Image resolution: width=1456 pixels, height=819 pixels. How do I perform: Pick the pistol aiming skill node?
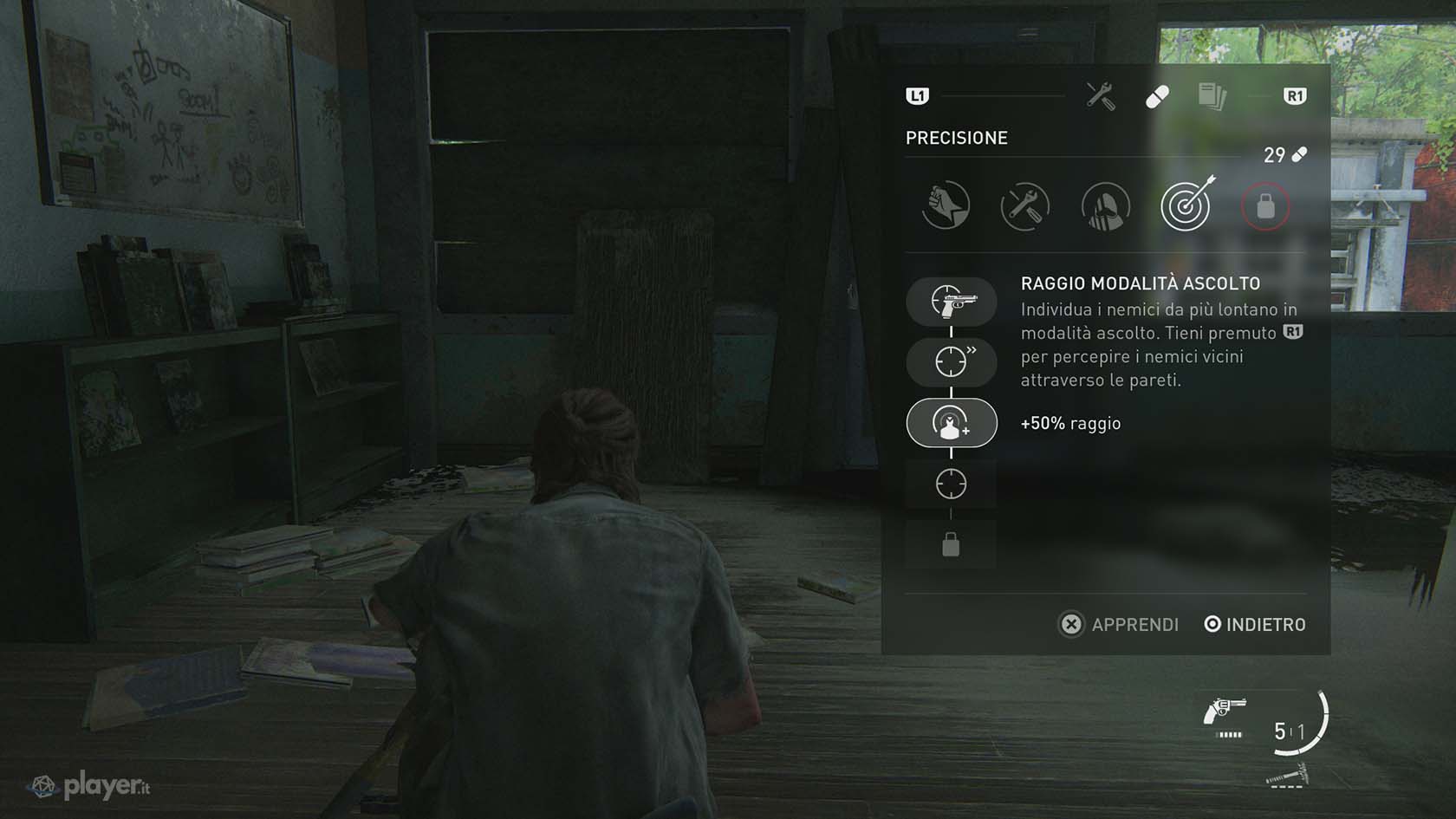[x=952, y=302]
